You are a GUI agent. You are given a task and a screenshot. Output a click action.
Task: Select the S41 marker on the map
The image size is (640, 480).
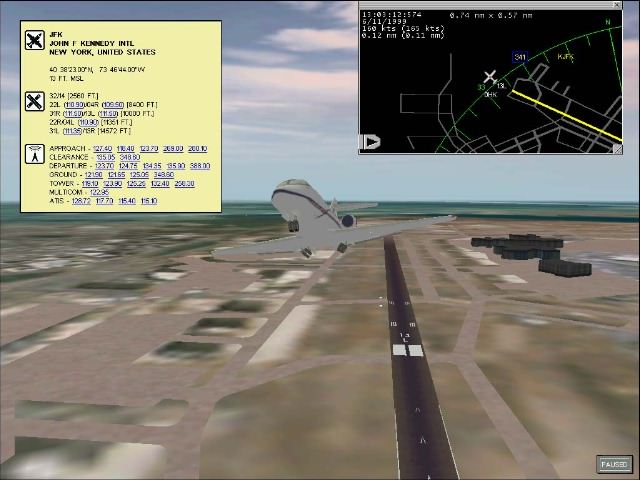[520, 57]
